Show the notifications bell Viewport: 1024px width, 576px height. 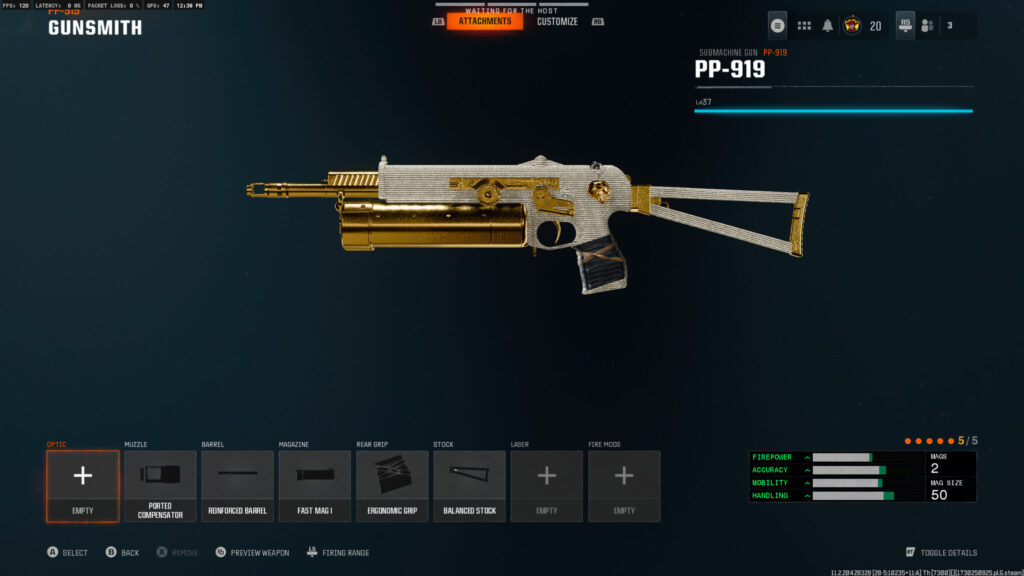[828, 26]
